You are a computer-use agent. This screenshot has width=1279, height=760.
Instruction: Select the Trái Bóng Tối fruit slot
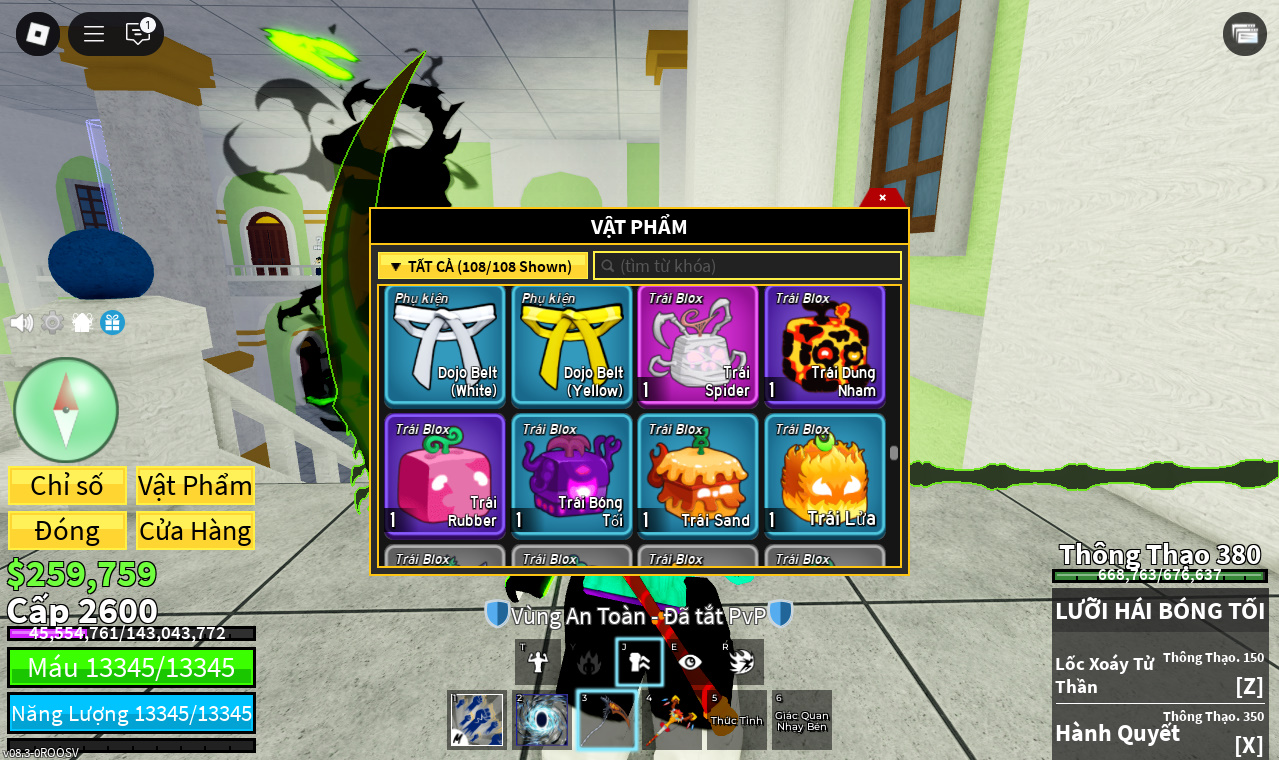pos(571,475)
